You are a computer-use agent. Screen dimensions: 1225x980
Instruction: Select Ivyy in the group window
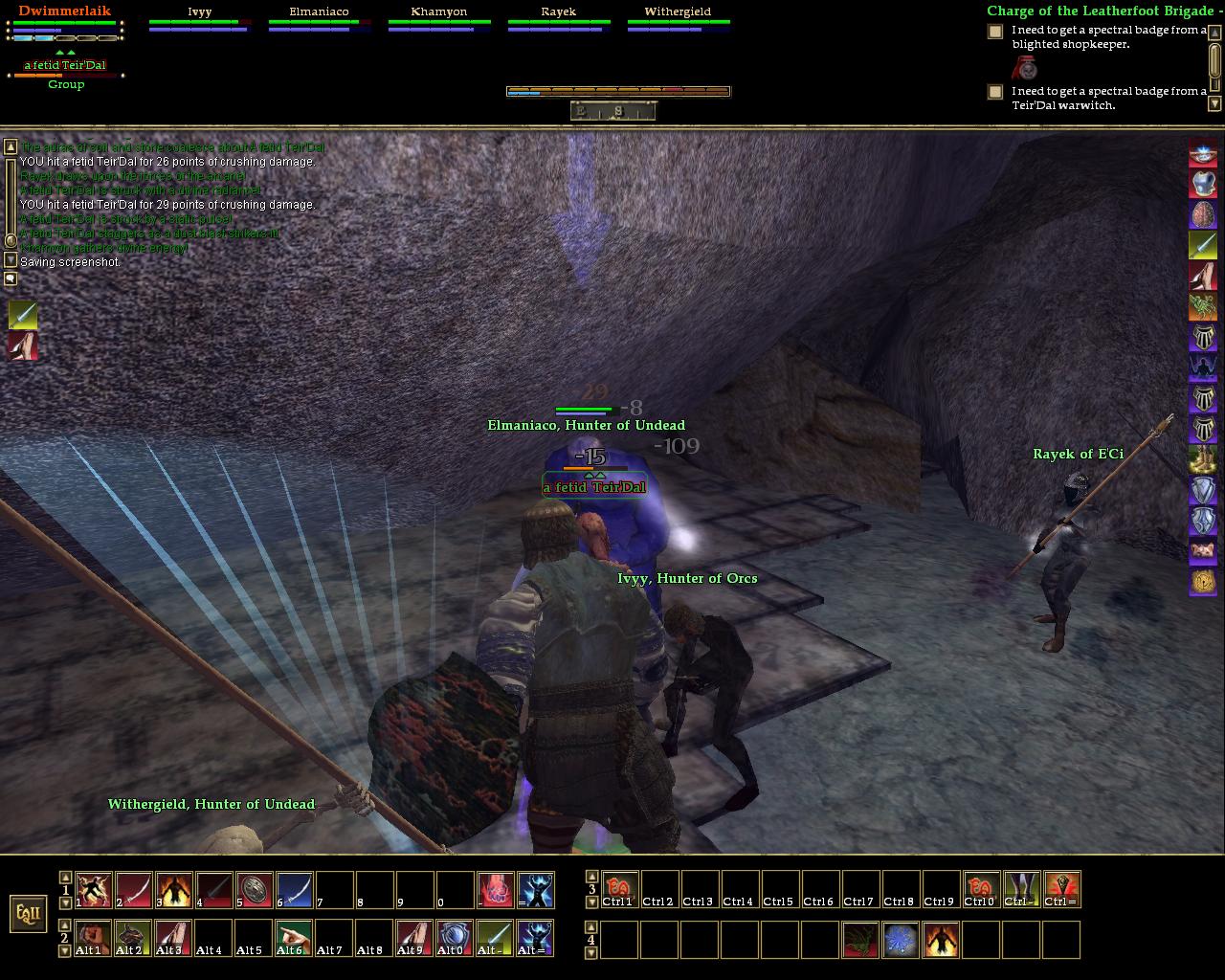coord(200,12)
